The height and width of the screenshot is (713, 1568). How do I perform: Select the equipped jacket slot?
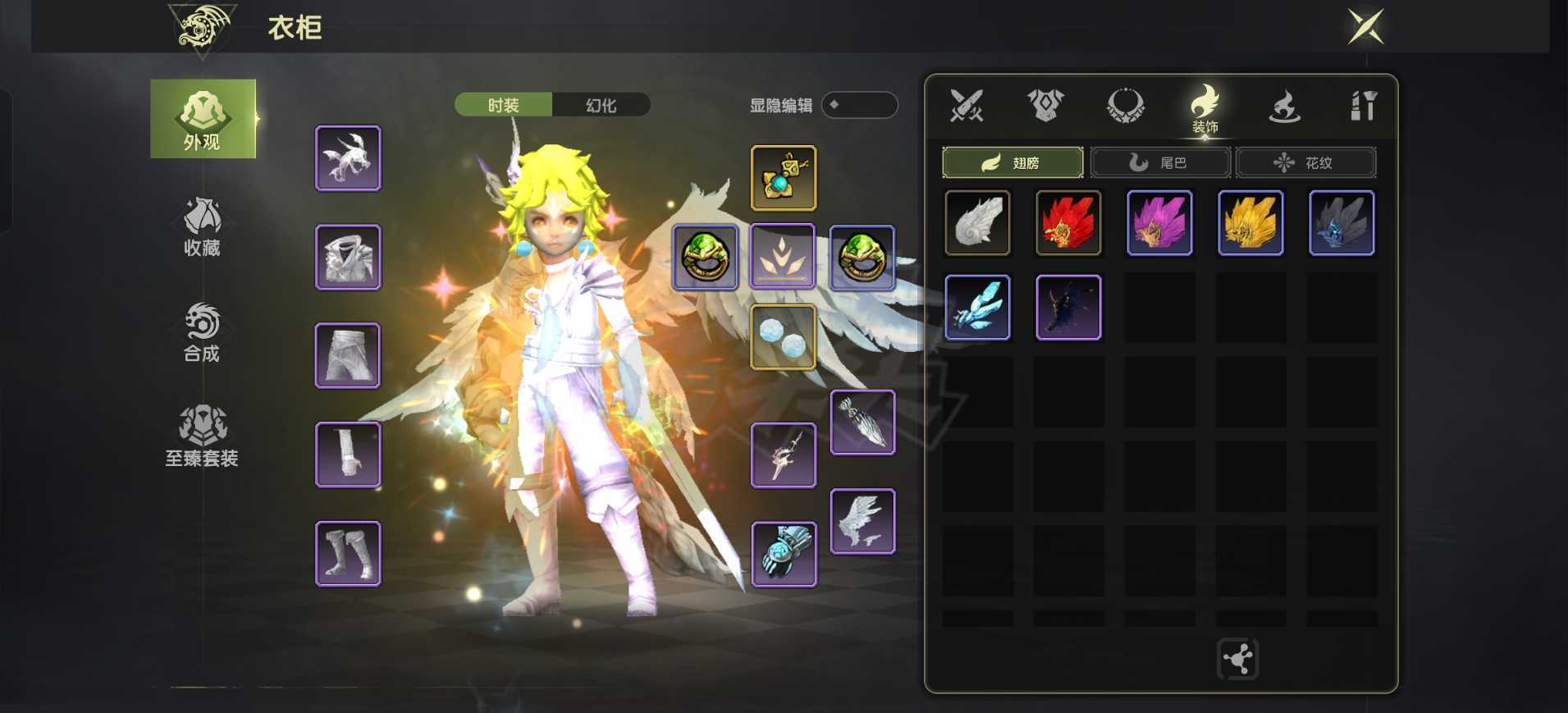click(348, 257)
